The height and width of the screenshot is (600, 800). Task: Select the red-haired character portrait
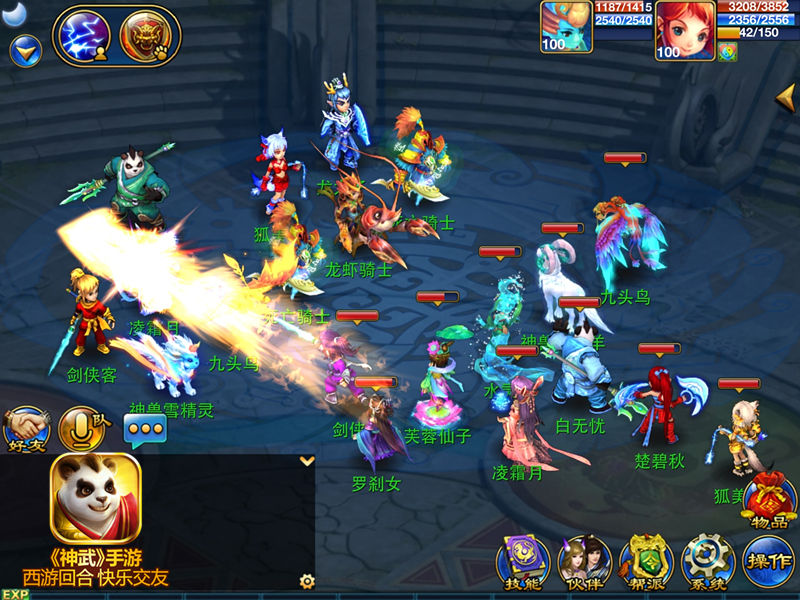[x=685, y=30]
